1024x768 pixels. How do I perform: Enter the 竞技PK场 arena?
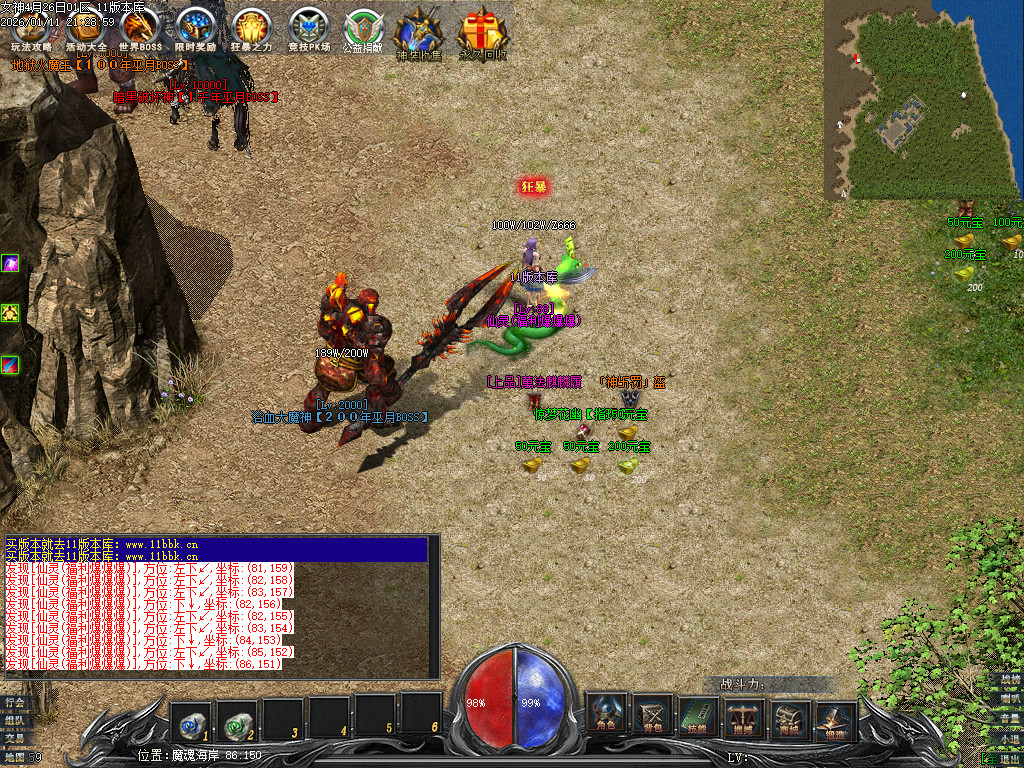coord(308,28)
